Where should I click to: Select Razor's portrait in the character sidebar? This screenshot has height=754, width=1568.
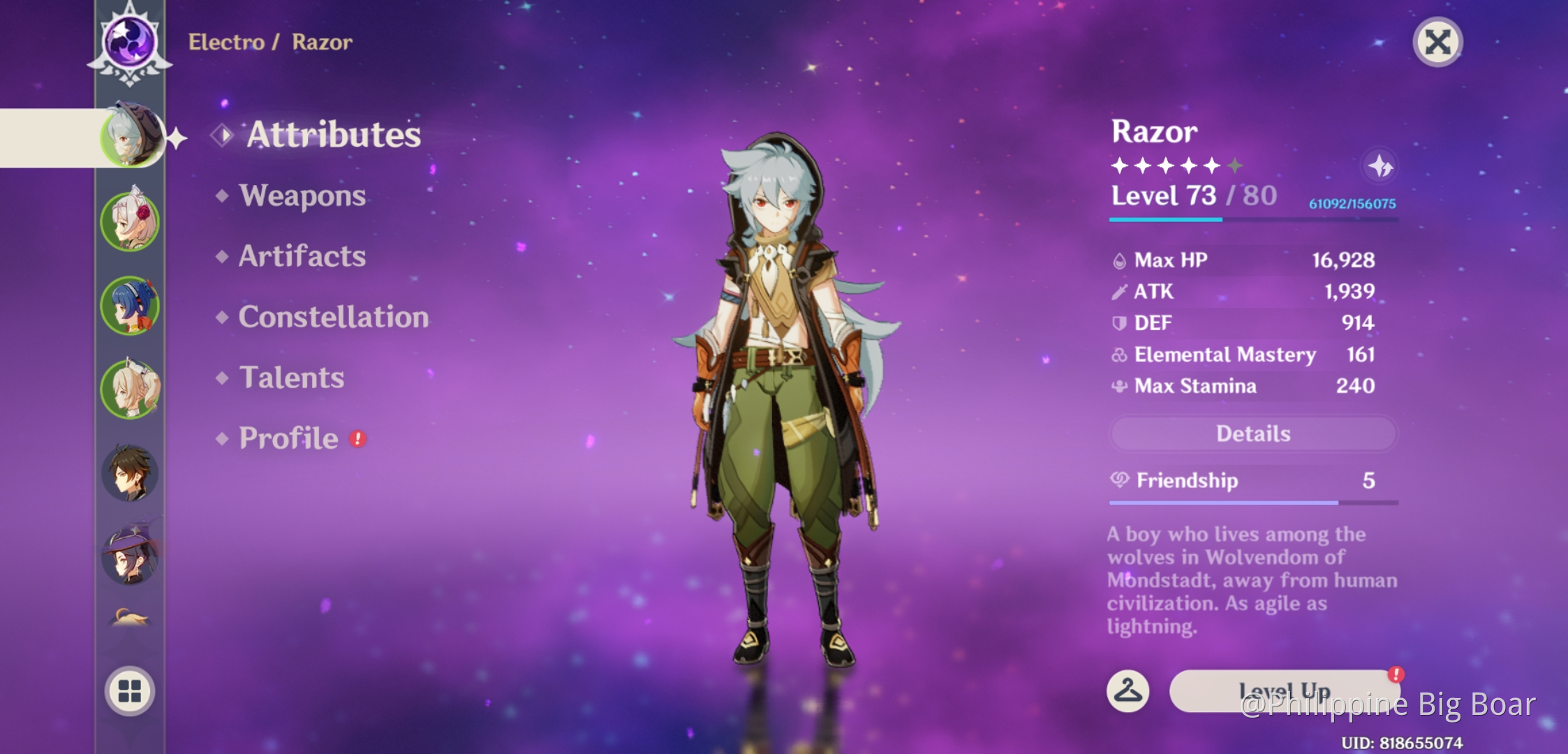pos(131,137)
